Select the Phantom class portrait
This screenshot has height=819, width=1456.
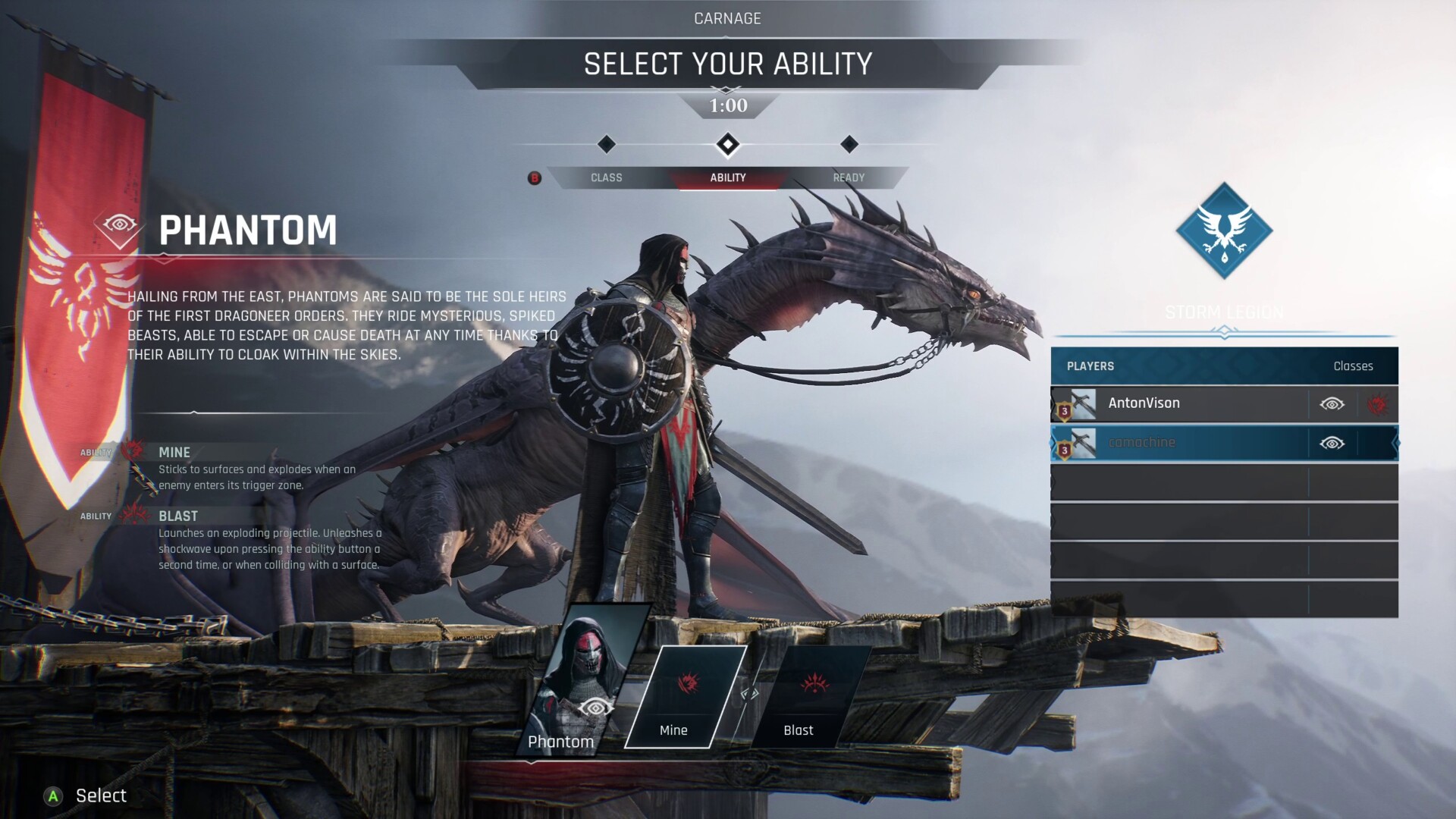pyautogui.click(x=588, y=679)
